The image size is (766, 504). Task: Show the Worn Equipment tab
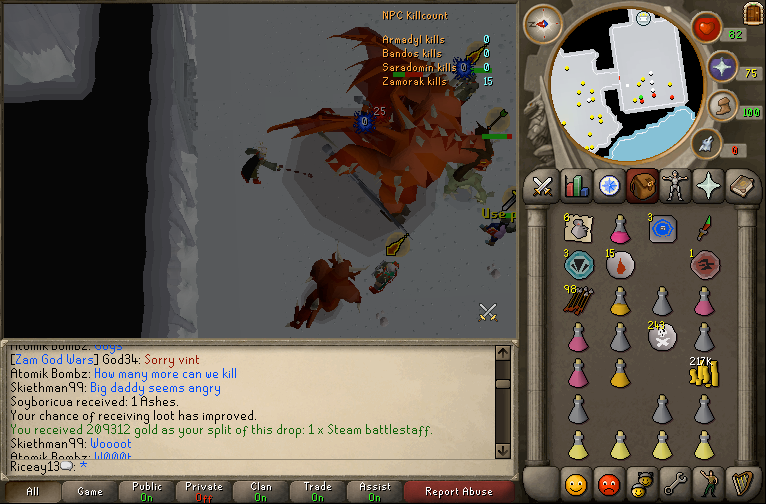[674, 186]
